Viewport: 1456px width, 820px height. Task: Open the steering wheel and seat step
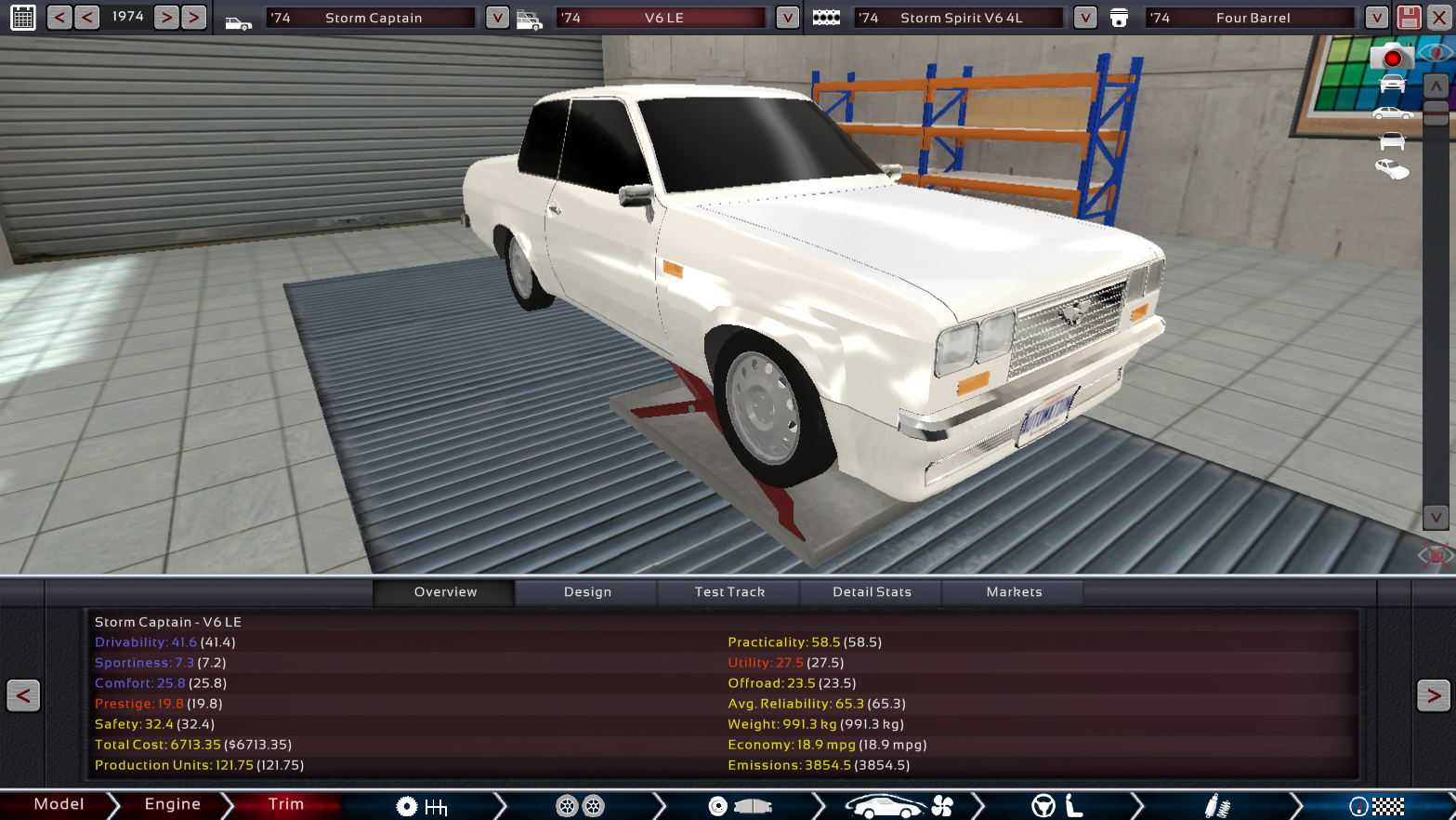click(1056, 806)
